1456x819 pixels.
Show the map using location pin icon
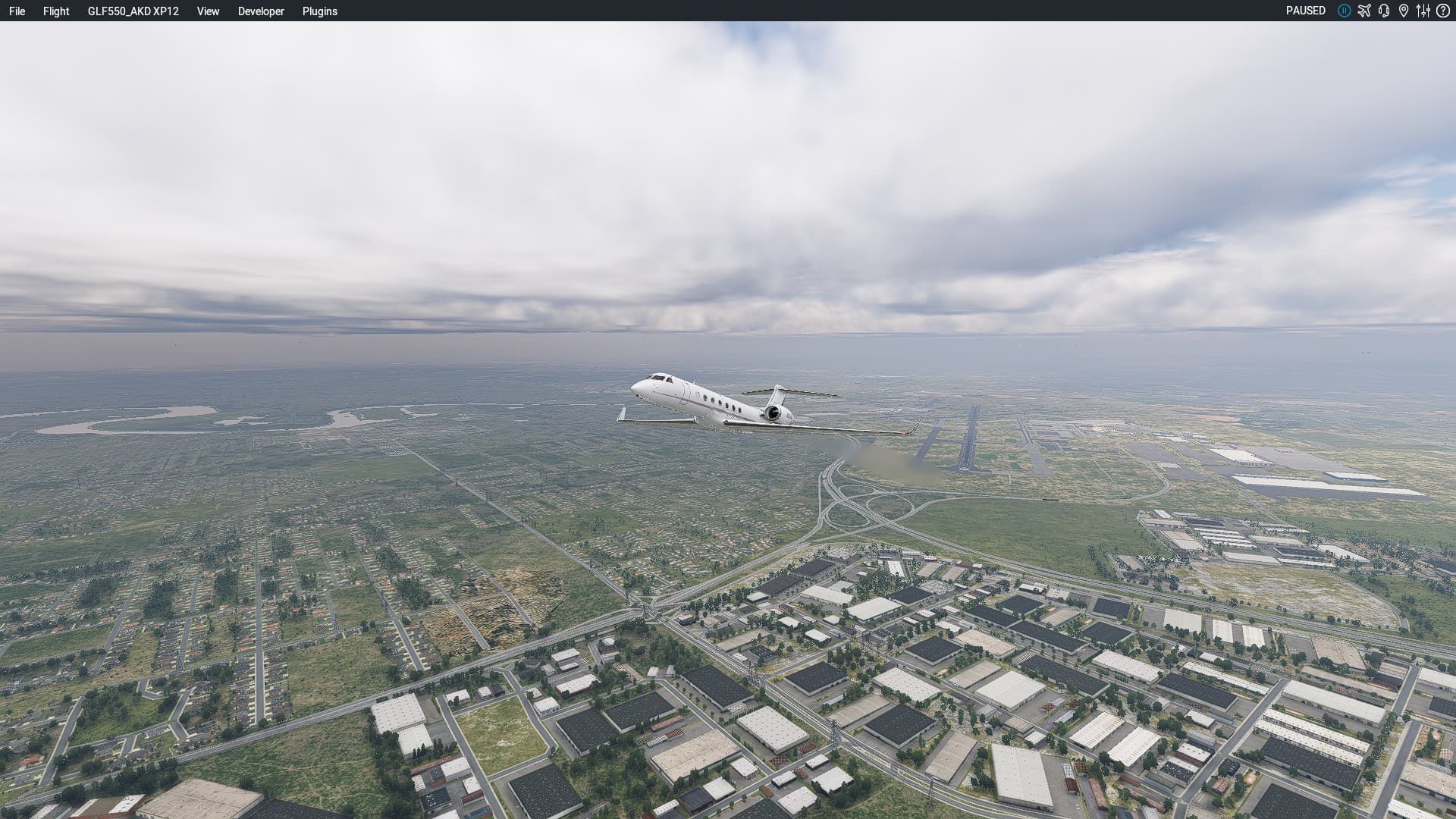pos(1404,11)
